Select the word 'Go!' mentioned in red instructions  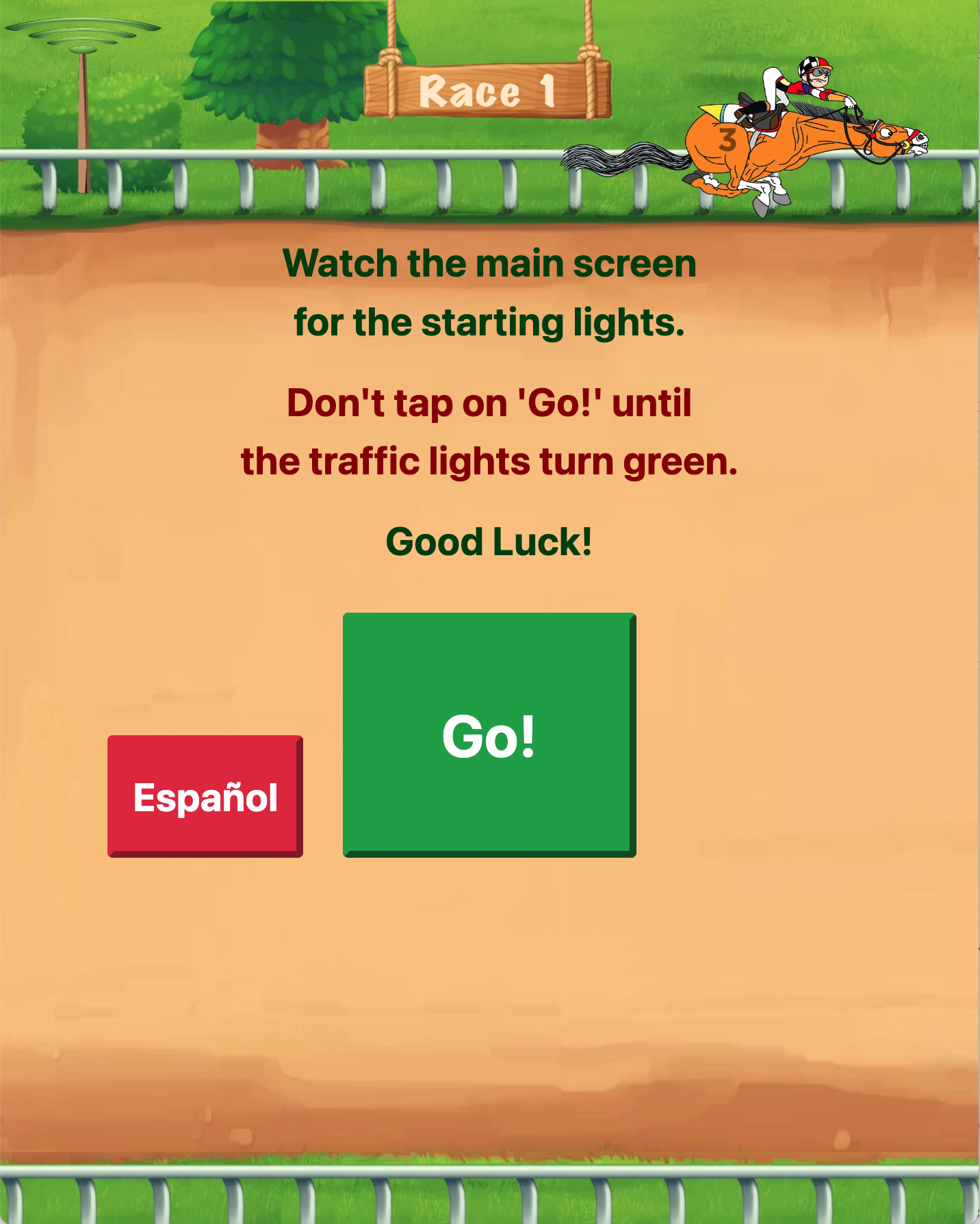[558, 403]
